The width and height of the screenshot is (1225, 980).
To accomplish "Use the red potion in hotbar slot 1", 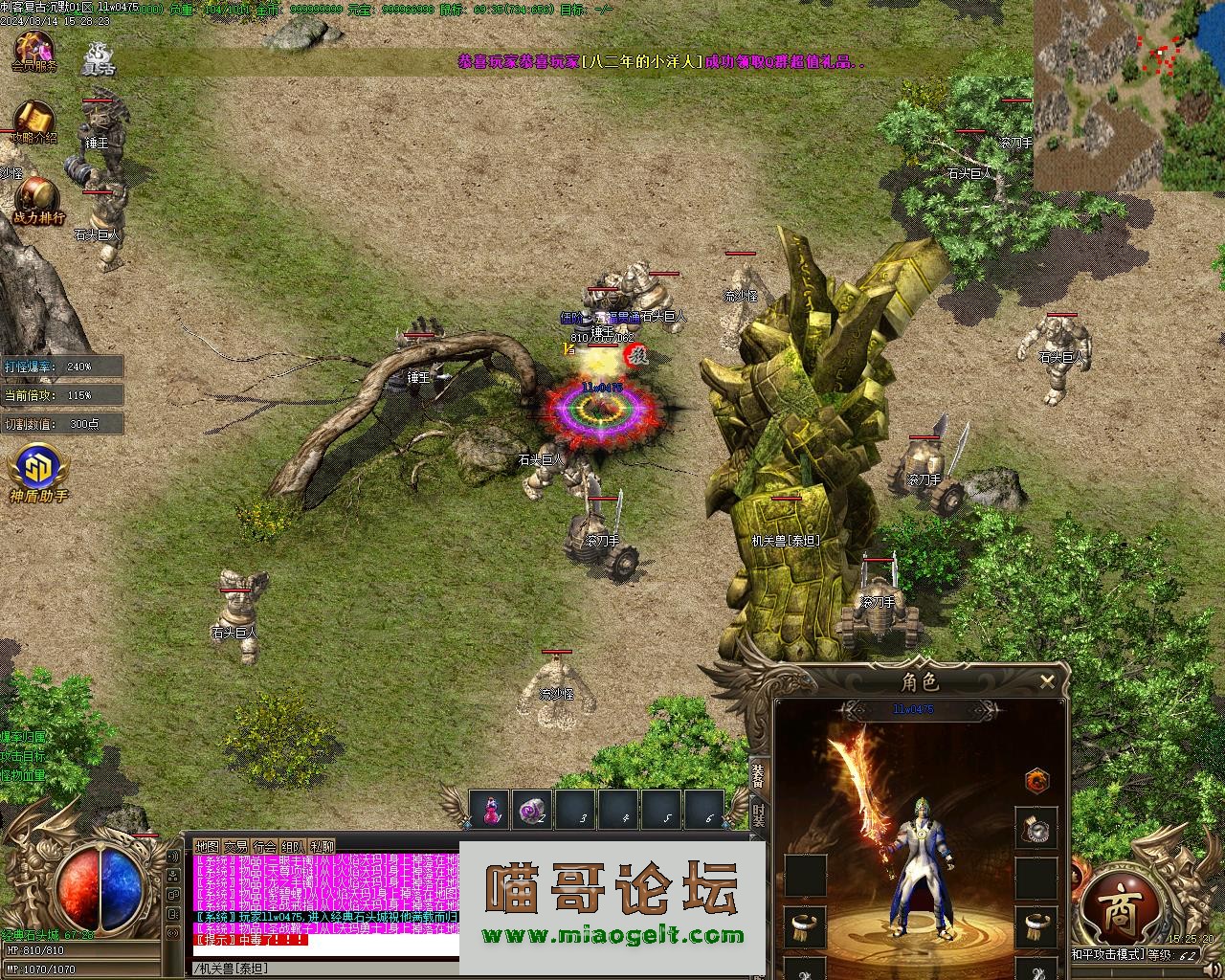I will click(492, 810).
